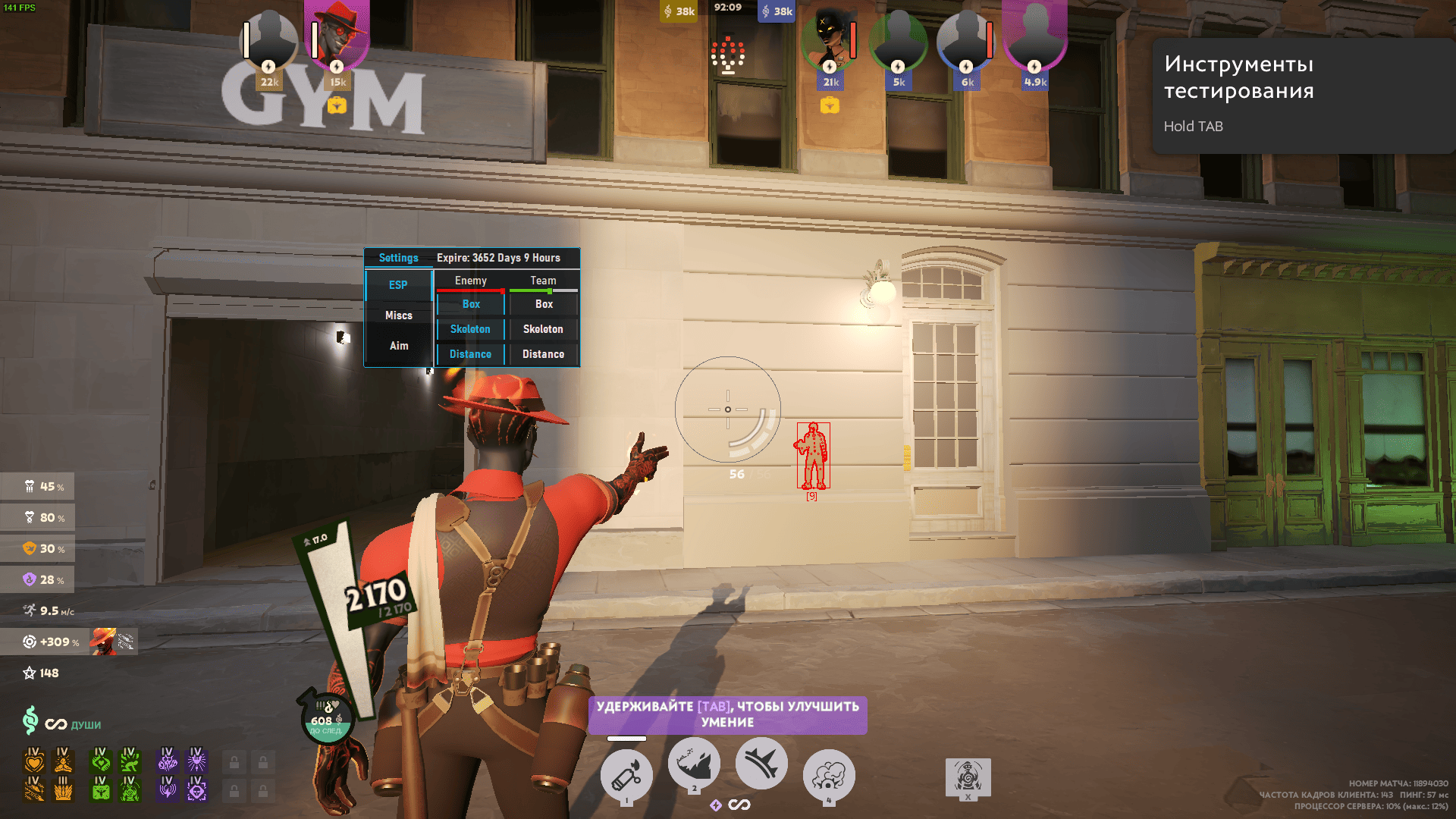Click the souls currency icon

click(30, 720)
